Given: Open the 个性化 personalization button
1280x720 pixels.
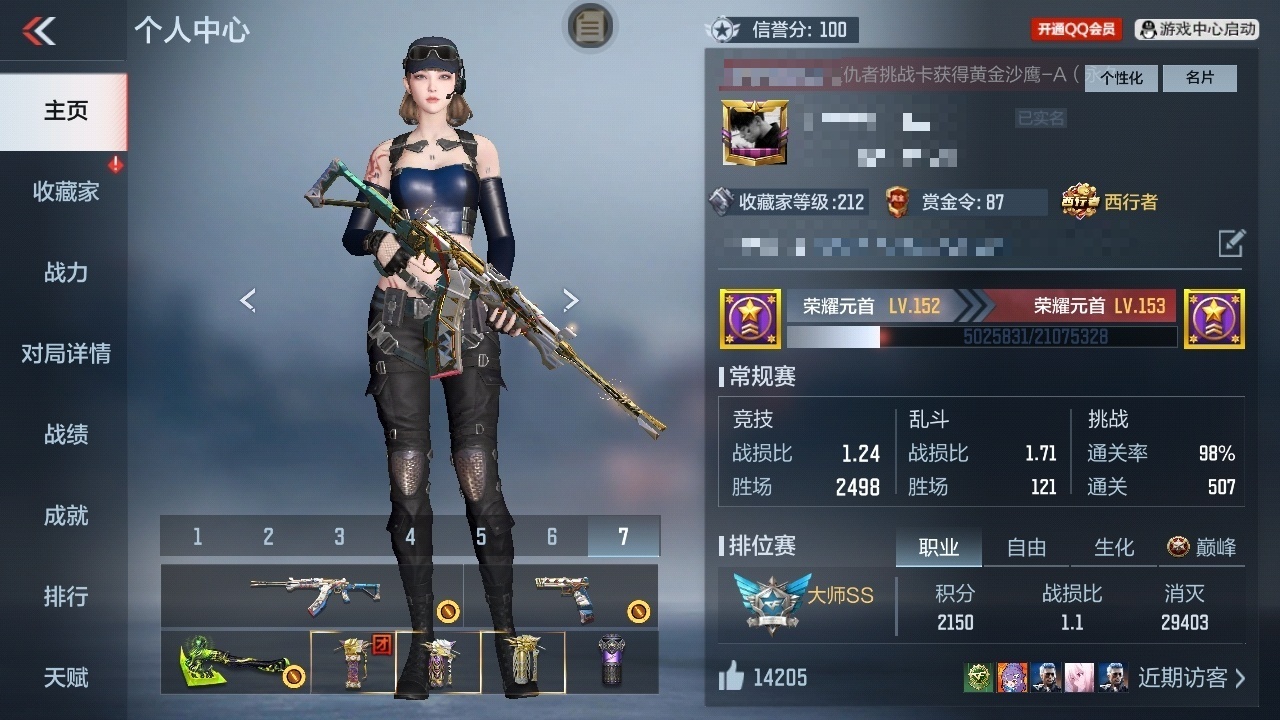Looking at the screenshot, I should (x=1121, y=78).
